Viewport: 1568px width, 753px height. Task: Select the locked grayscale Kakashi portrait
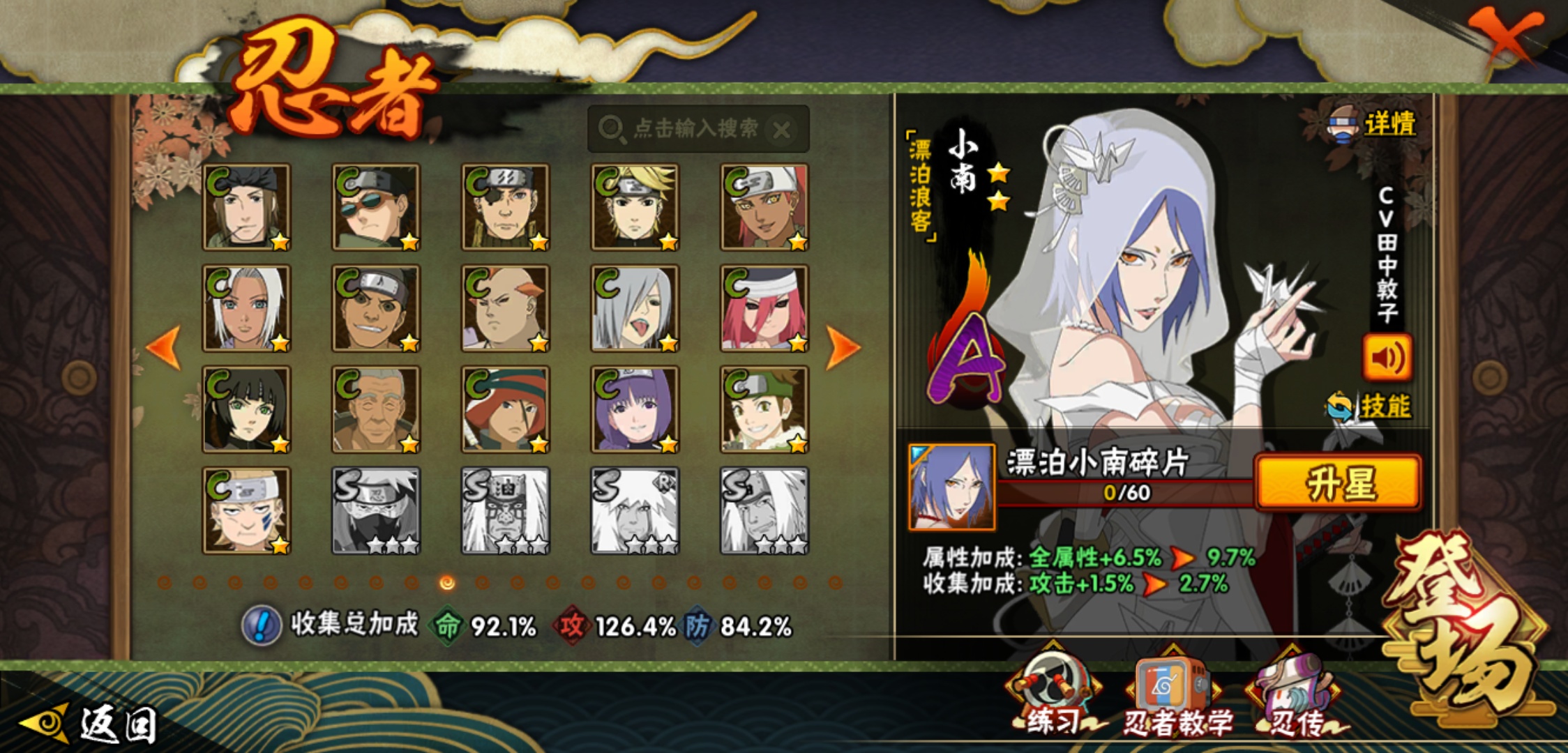(x=376, y=510)
